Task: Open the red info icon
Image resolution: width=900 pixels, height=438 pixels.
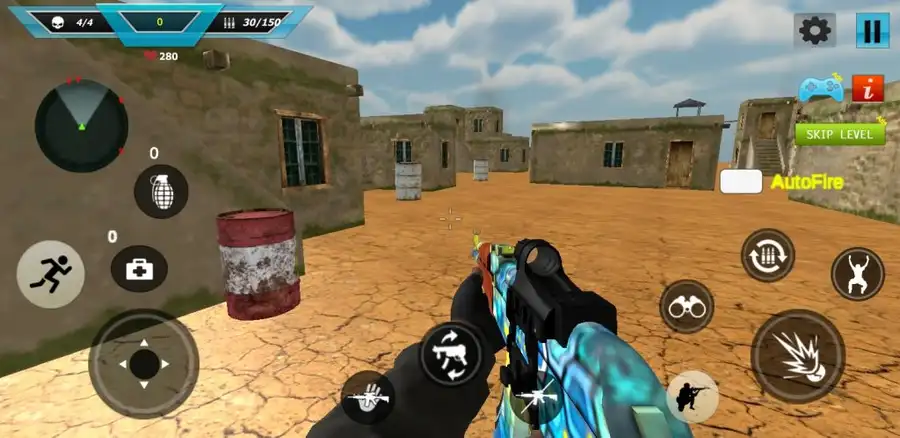Action: 868,88
